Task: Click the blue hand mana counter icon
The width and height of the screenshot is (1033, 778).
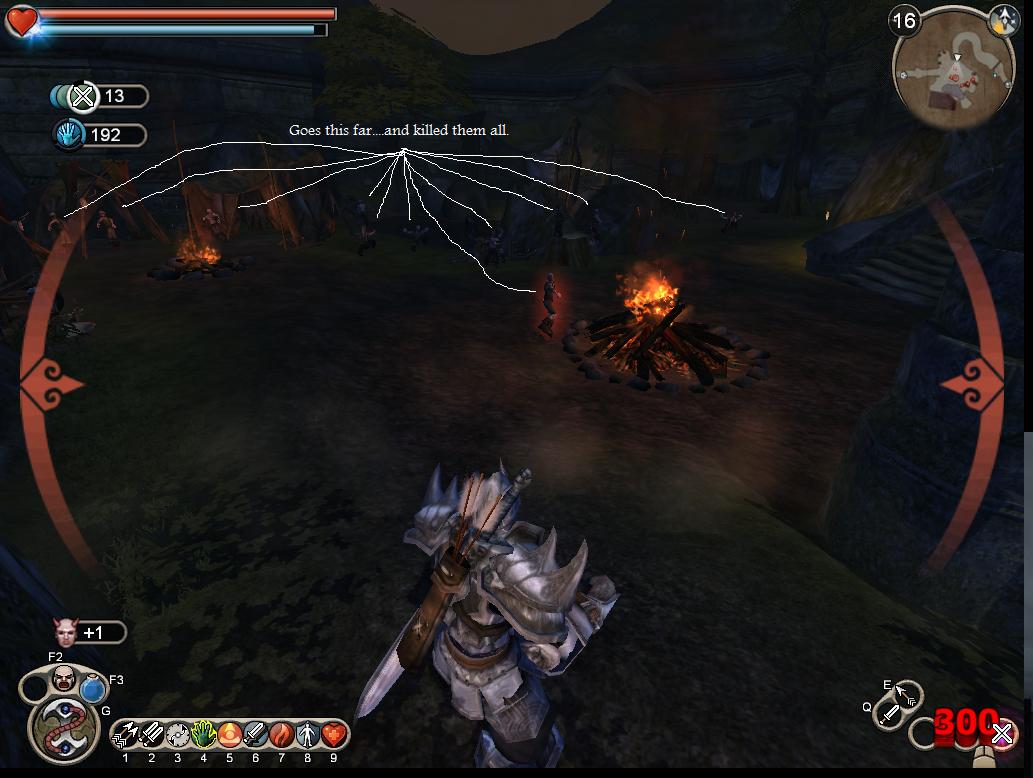Action: point(69,135)
